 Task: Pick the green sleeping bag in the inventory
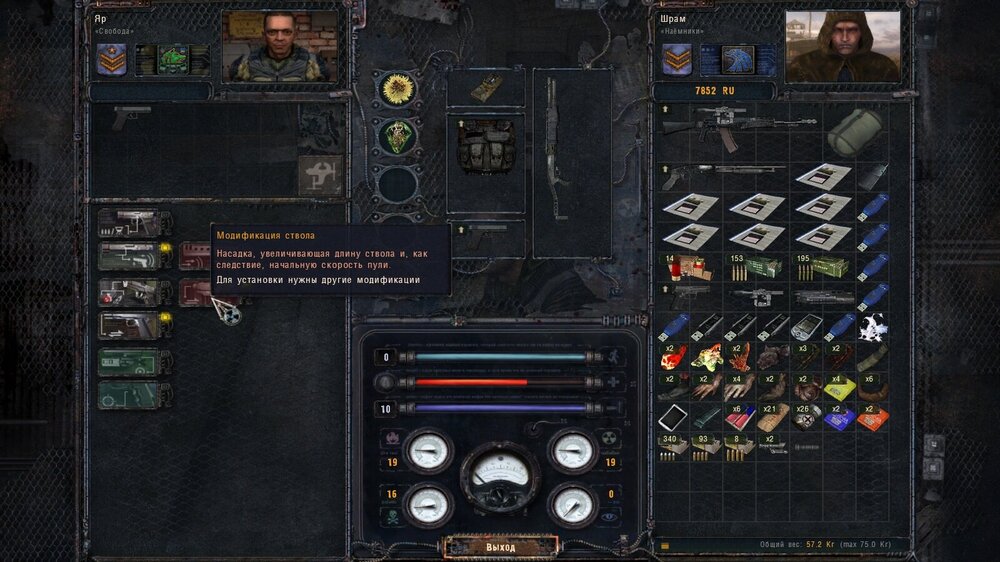[x=855, y=129]
